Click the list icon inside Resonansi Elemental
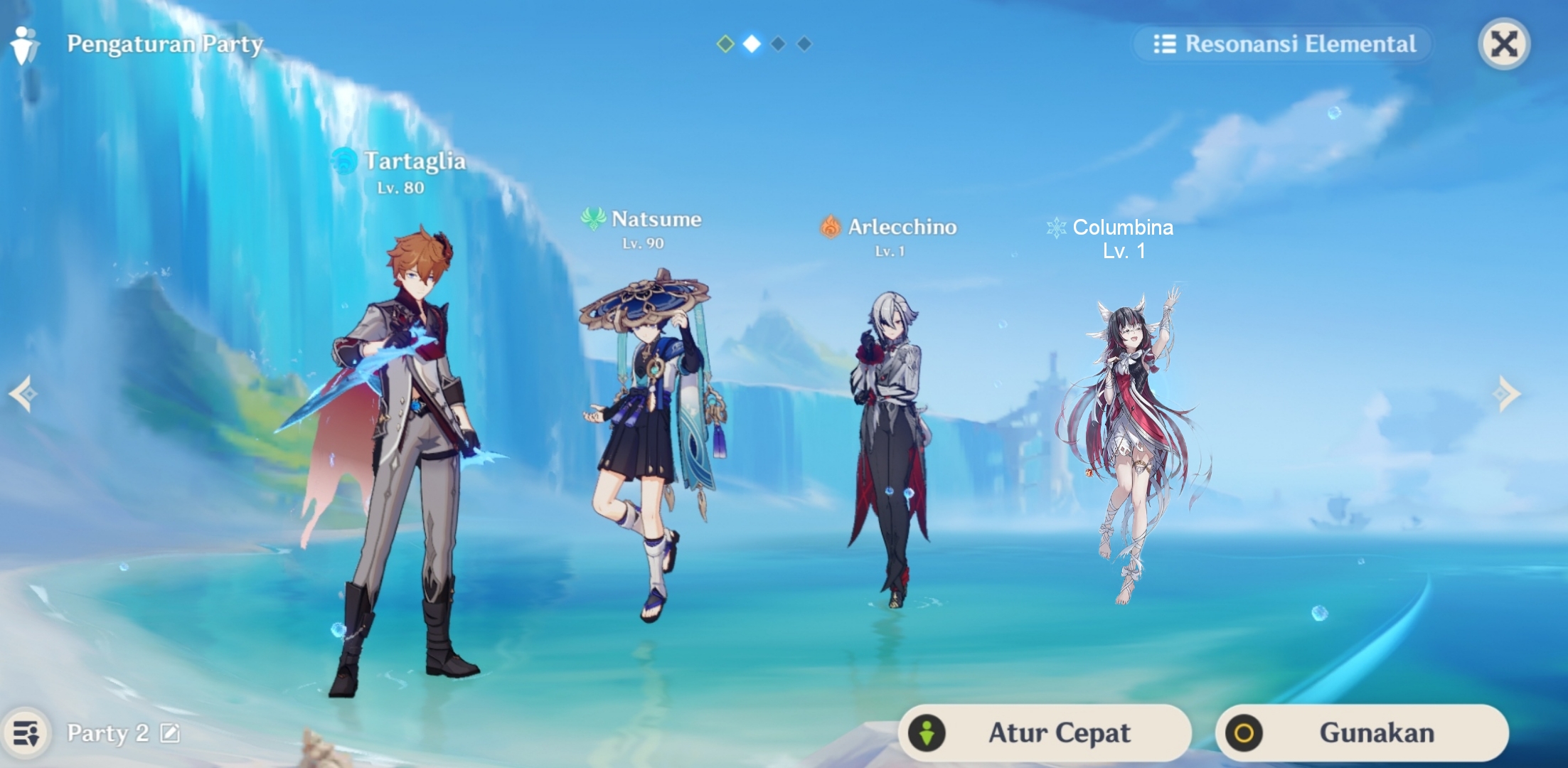The height and width of the screenshot is (768, 1568). 1166,44
